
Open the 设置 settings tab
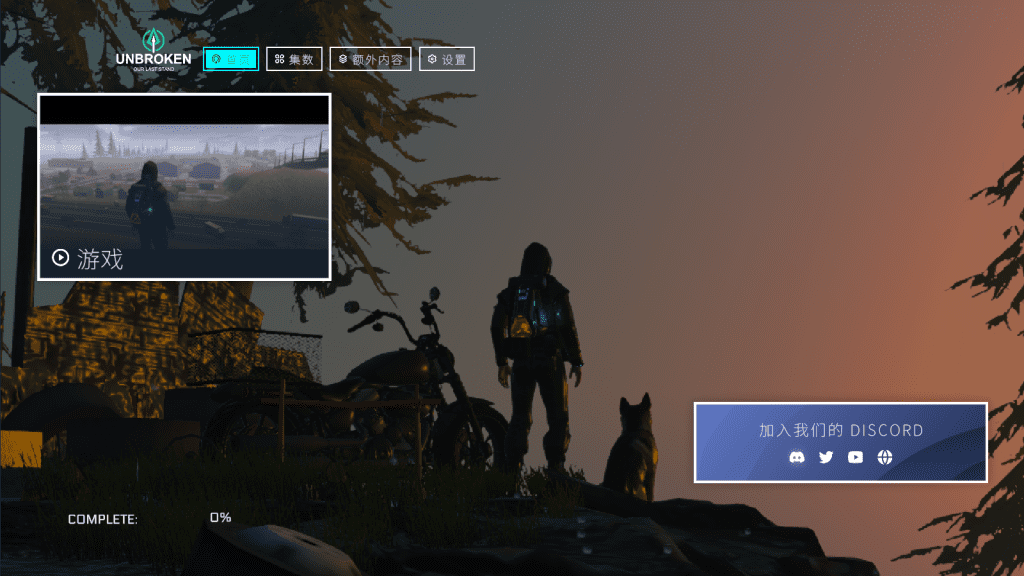pyautogui.click(x=446, y=59)
